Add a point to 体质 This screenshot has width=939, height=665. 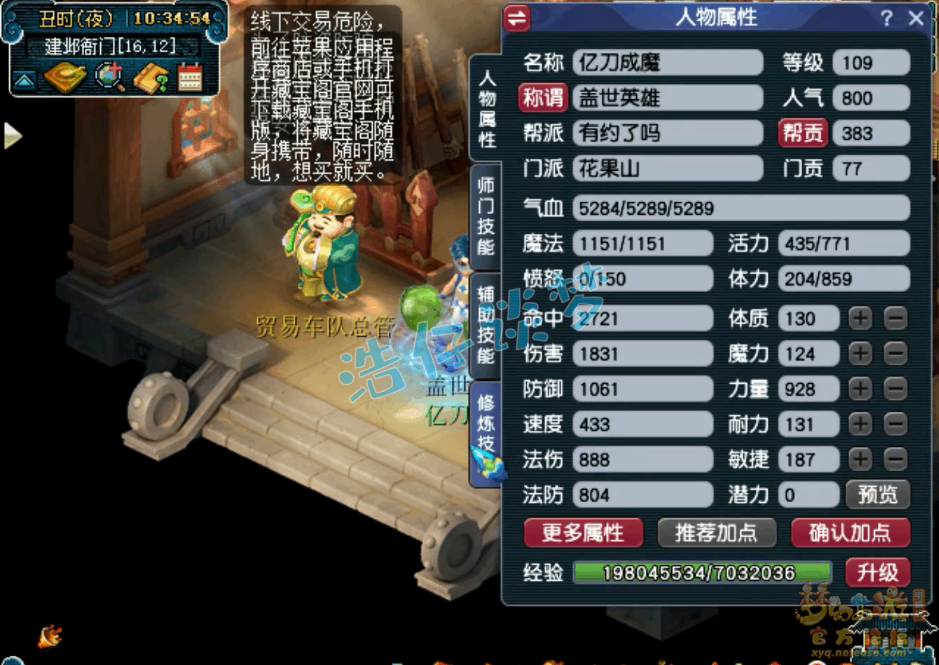(x=861, y=319)
